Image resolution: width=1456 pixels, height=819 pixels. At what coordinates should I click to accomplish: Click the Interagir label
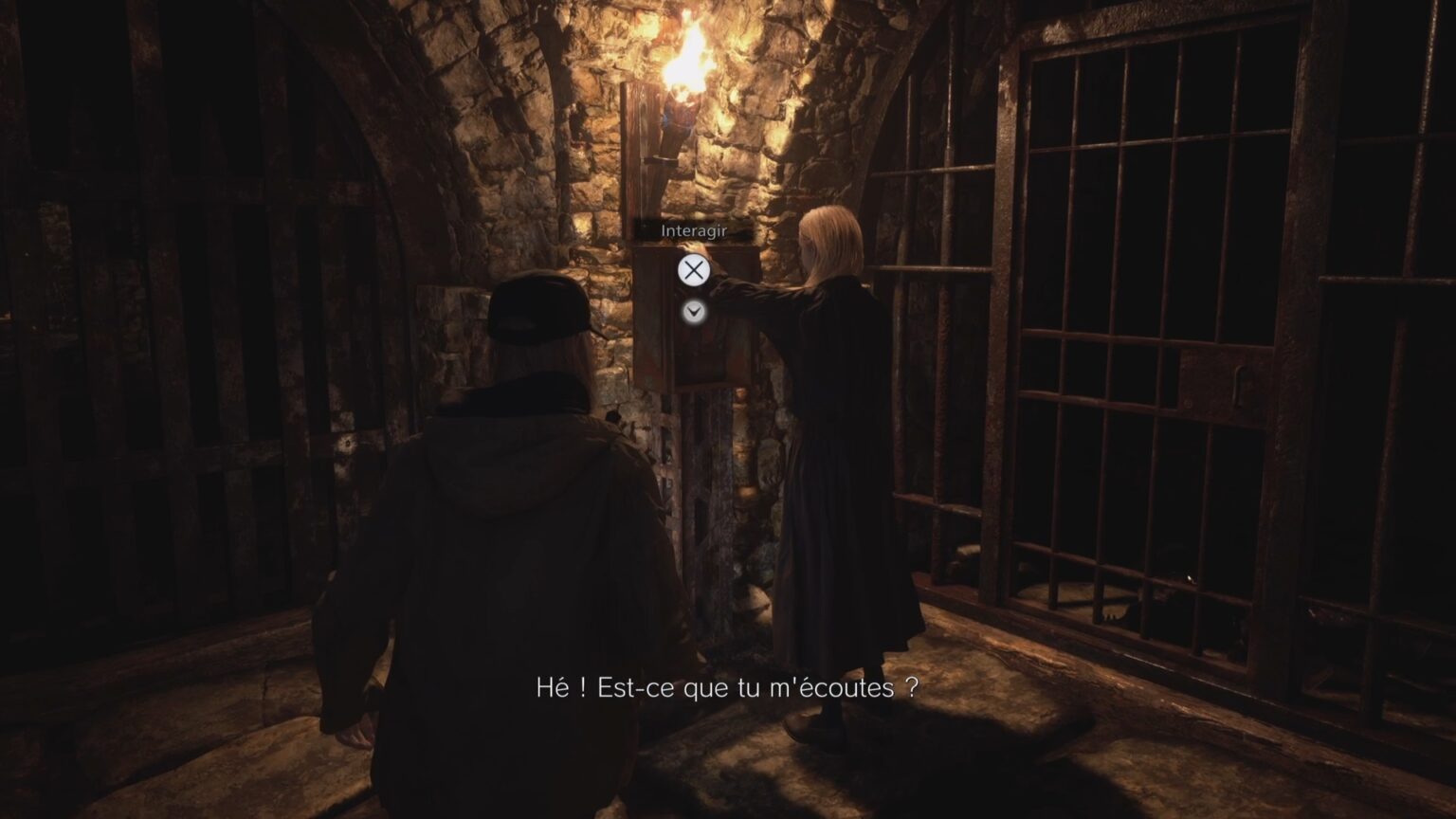coord(693,229)
